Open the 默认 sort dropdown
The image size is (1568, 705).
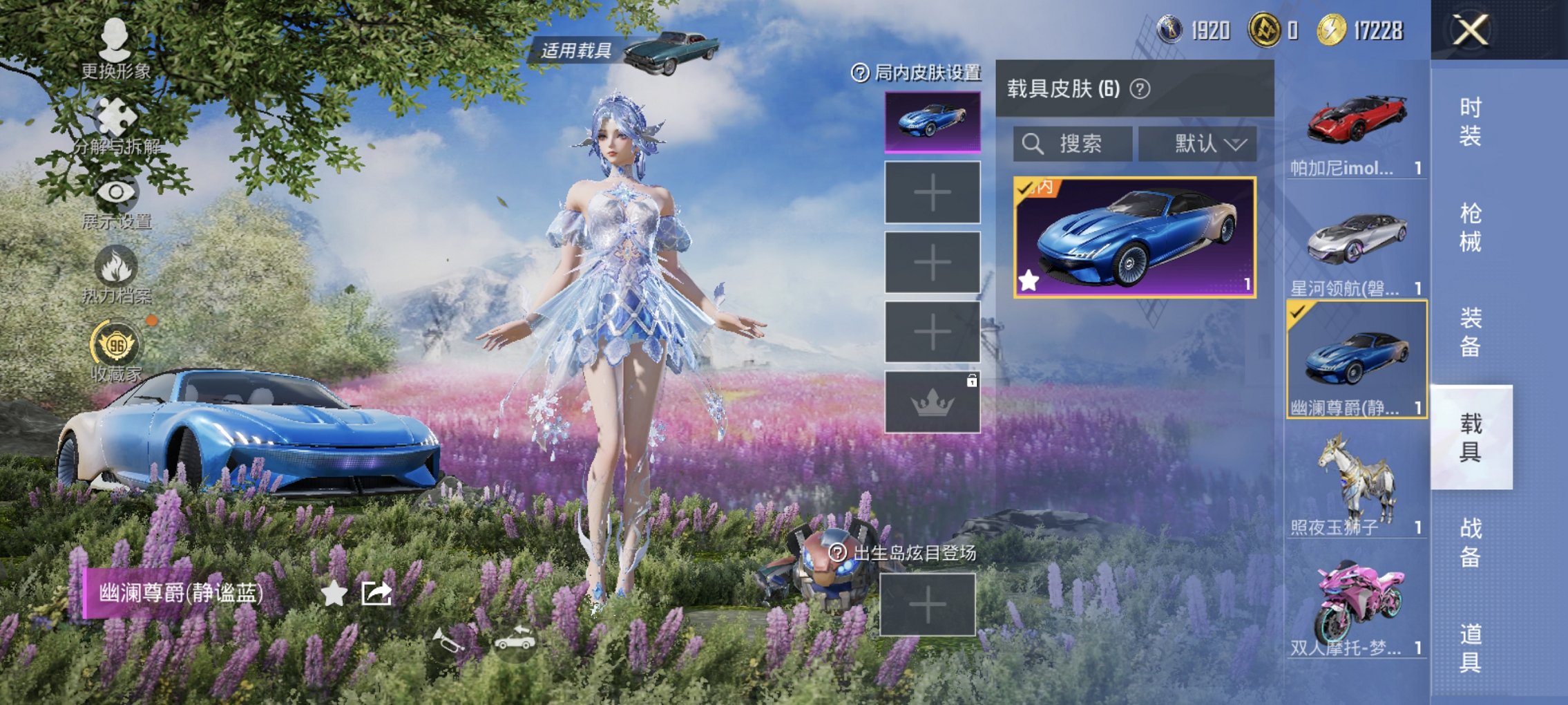1200,144
